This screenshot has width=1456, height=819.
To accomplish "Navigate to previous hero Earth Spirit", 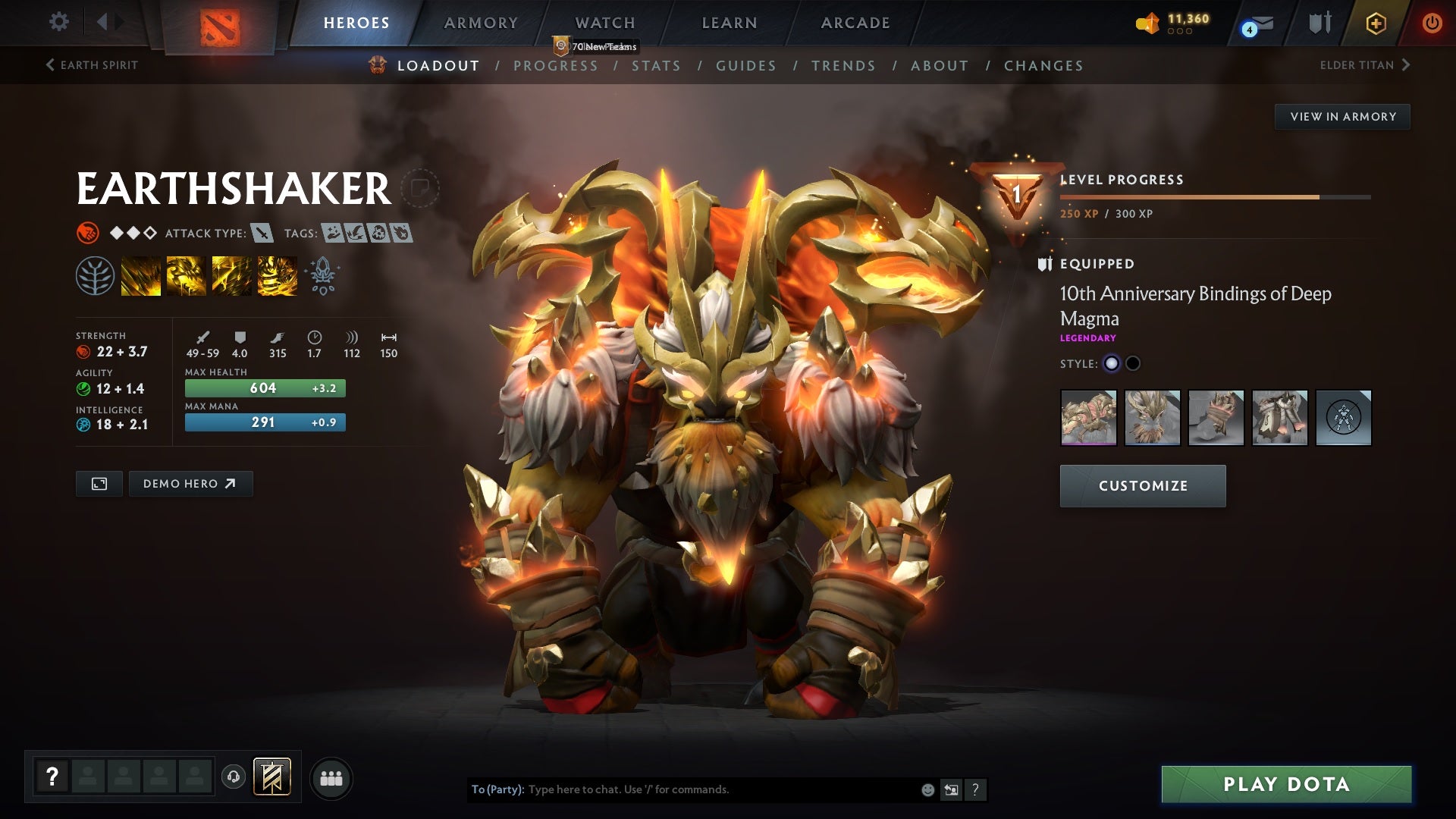I will [92, 65].
